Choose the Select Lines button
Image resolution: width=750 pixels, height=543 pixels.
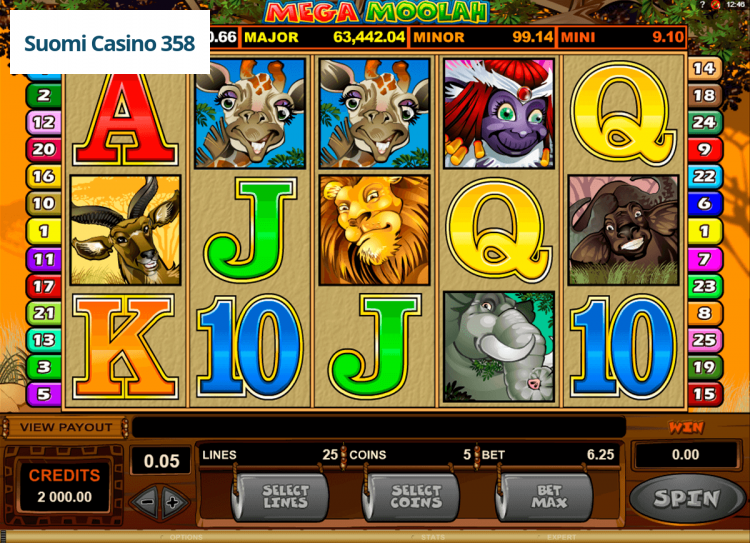(x=285, y=496)
